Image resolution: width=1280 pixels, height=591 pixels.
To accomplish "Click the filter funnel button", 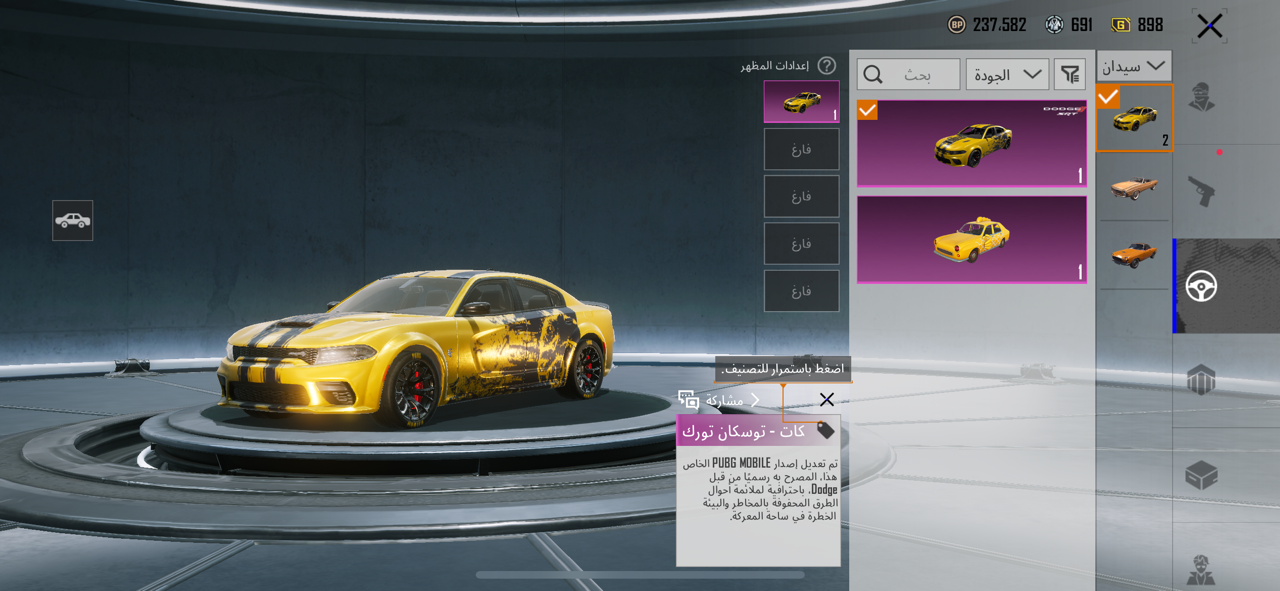I will (1070, 75).
